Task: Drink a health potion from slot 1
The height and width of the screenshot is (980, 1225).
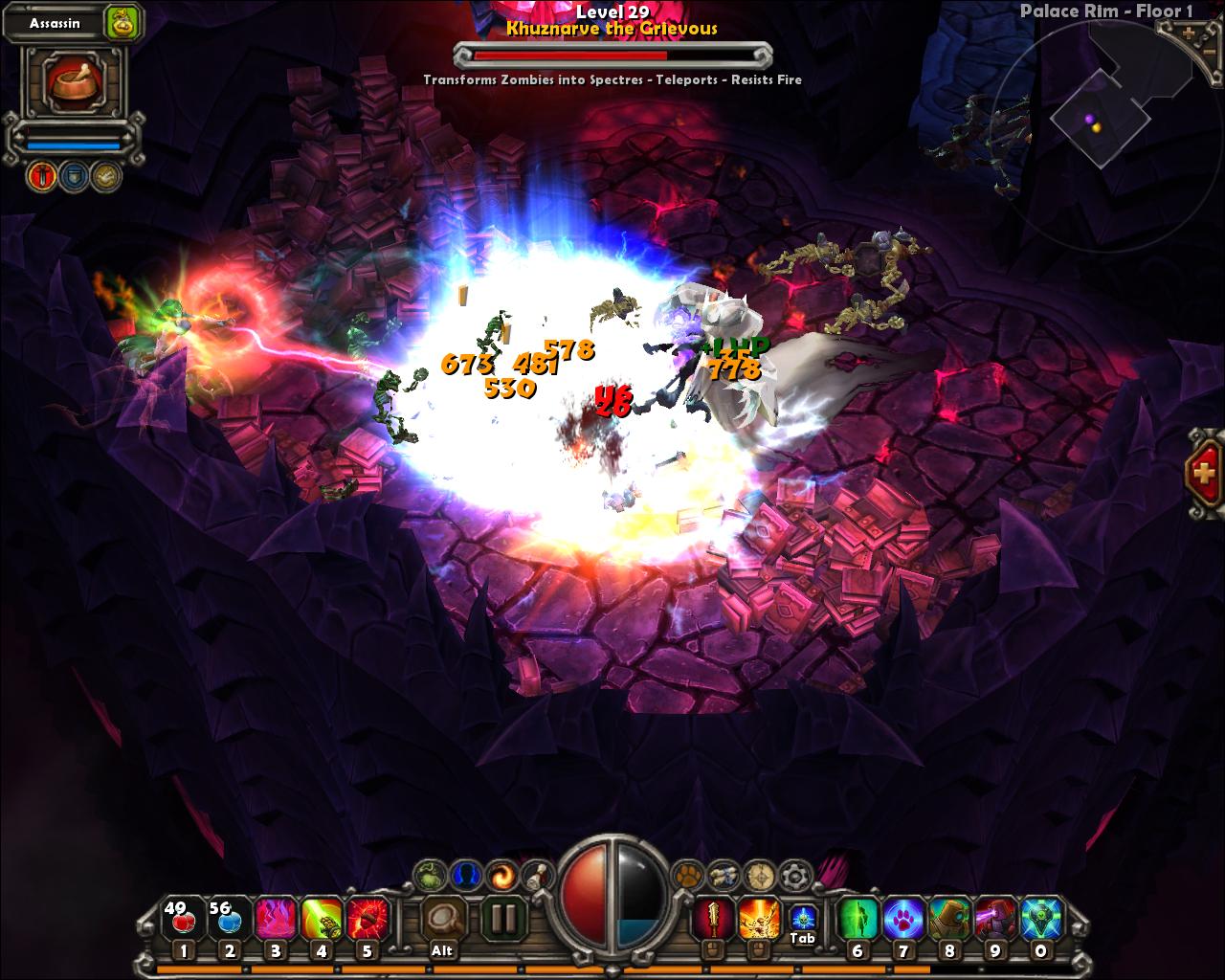Action: [x=182, y=915]
